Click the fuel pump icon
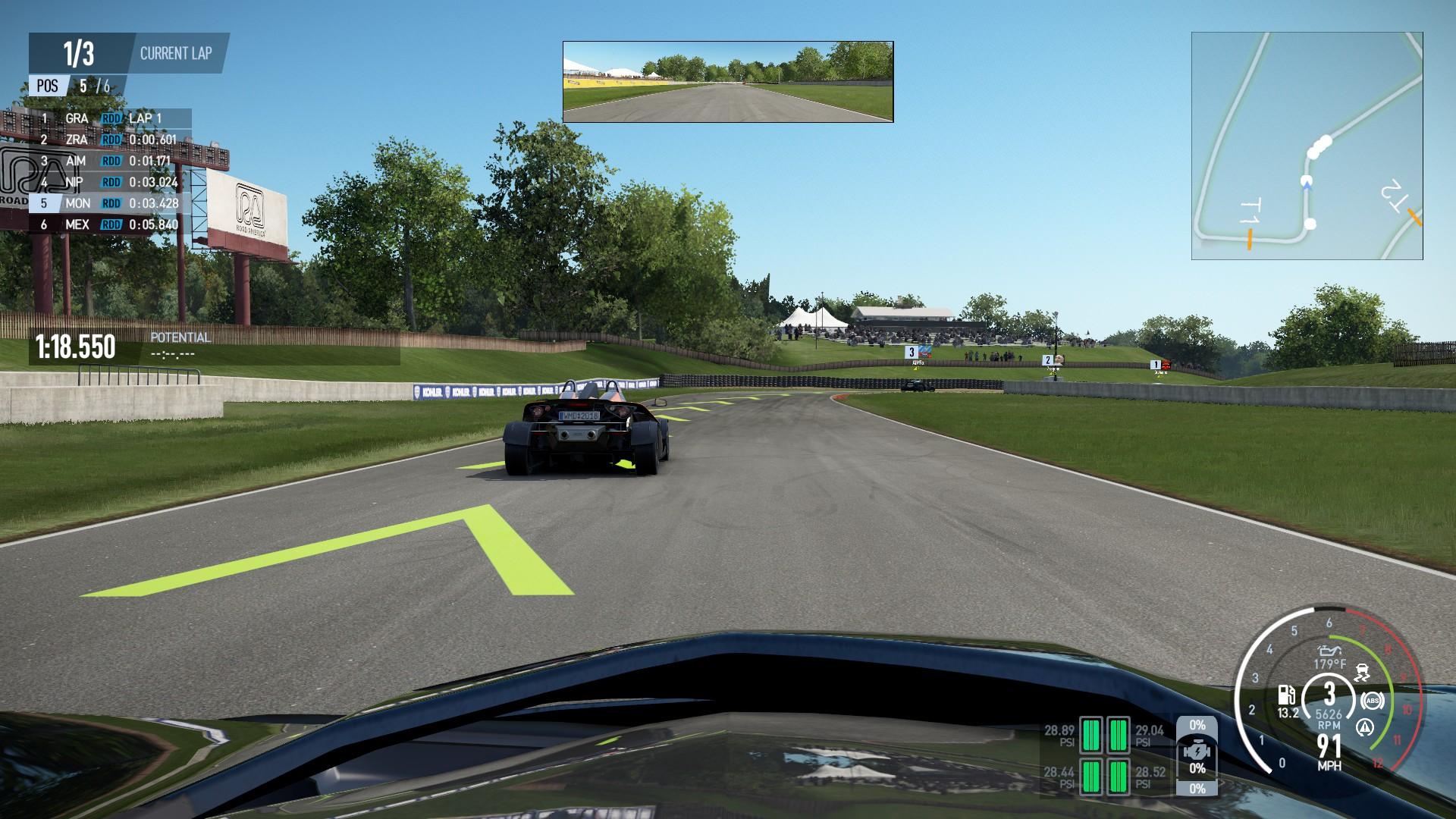The height and width of the screenshot is (819, 1456). point(1287,694)
